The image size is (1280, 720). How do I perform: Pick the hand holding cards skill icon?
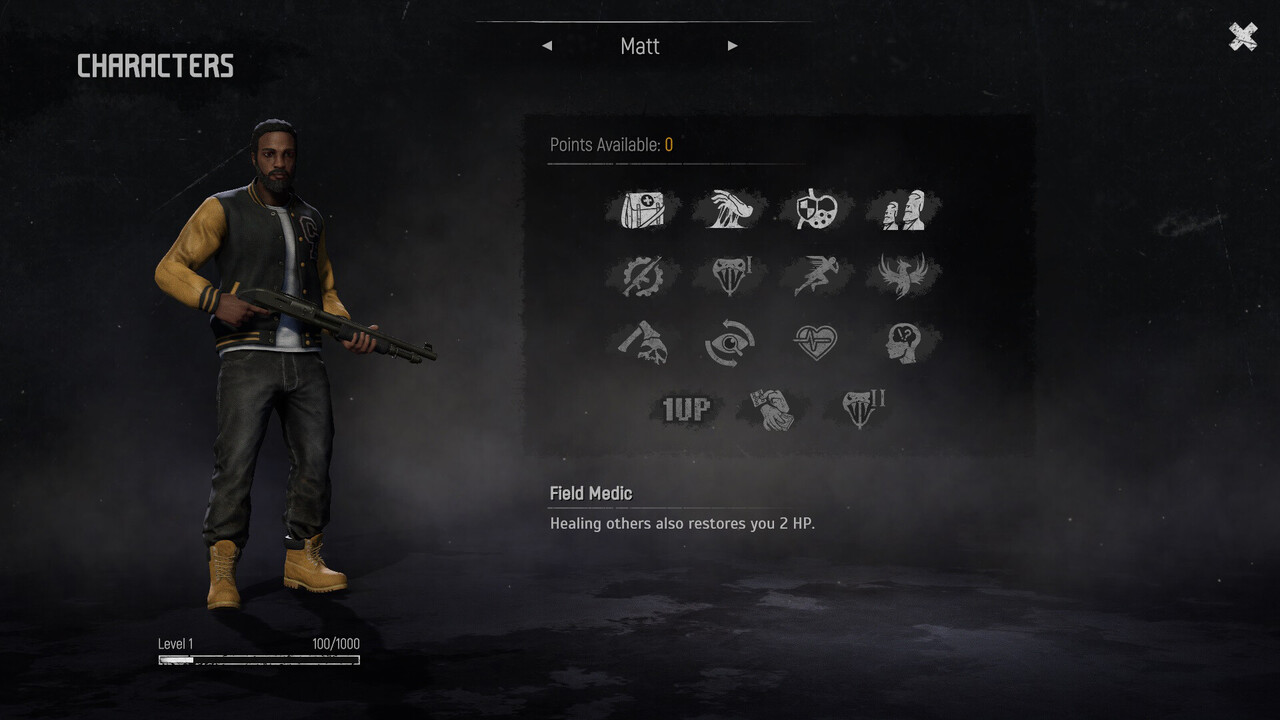pos(773,409)
